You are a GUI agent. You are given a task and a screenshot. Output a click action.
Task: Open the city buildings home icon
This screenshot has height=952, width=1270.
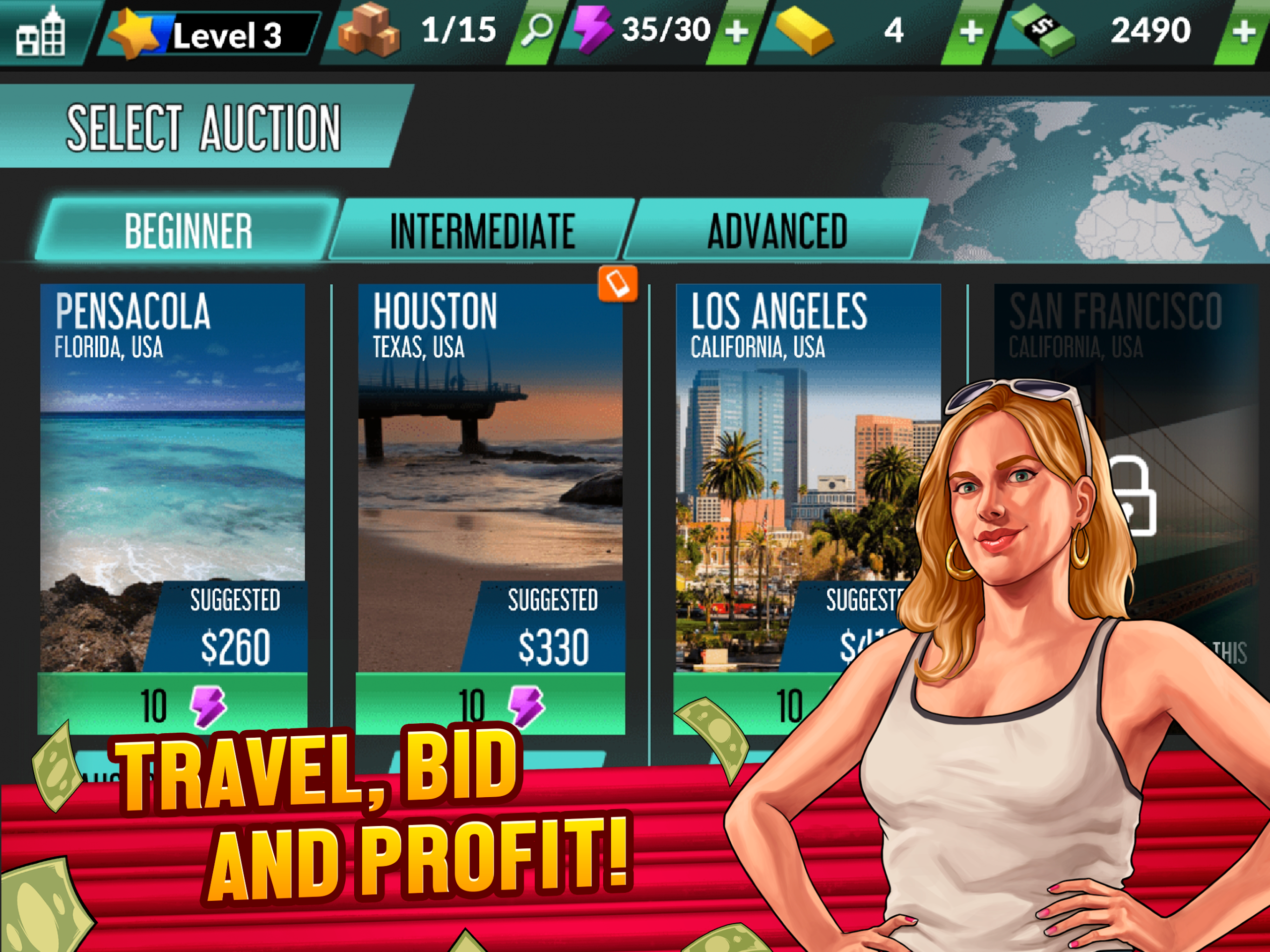(x=40, y=33)
